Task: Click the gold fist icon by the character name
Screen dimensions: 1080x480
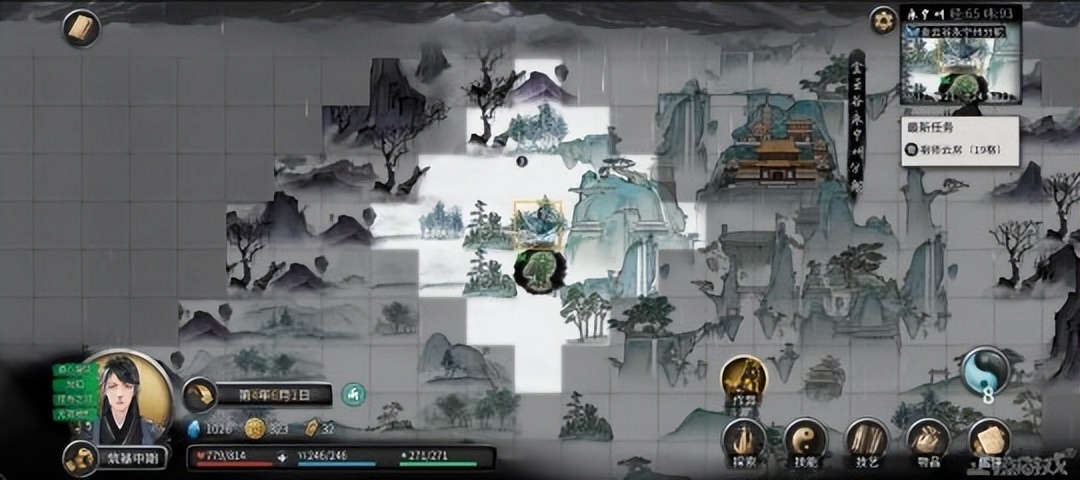Action: pos(80,458)
